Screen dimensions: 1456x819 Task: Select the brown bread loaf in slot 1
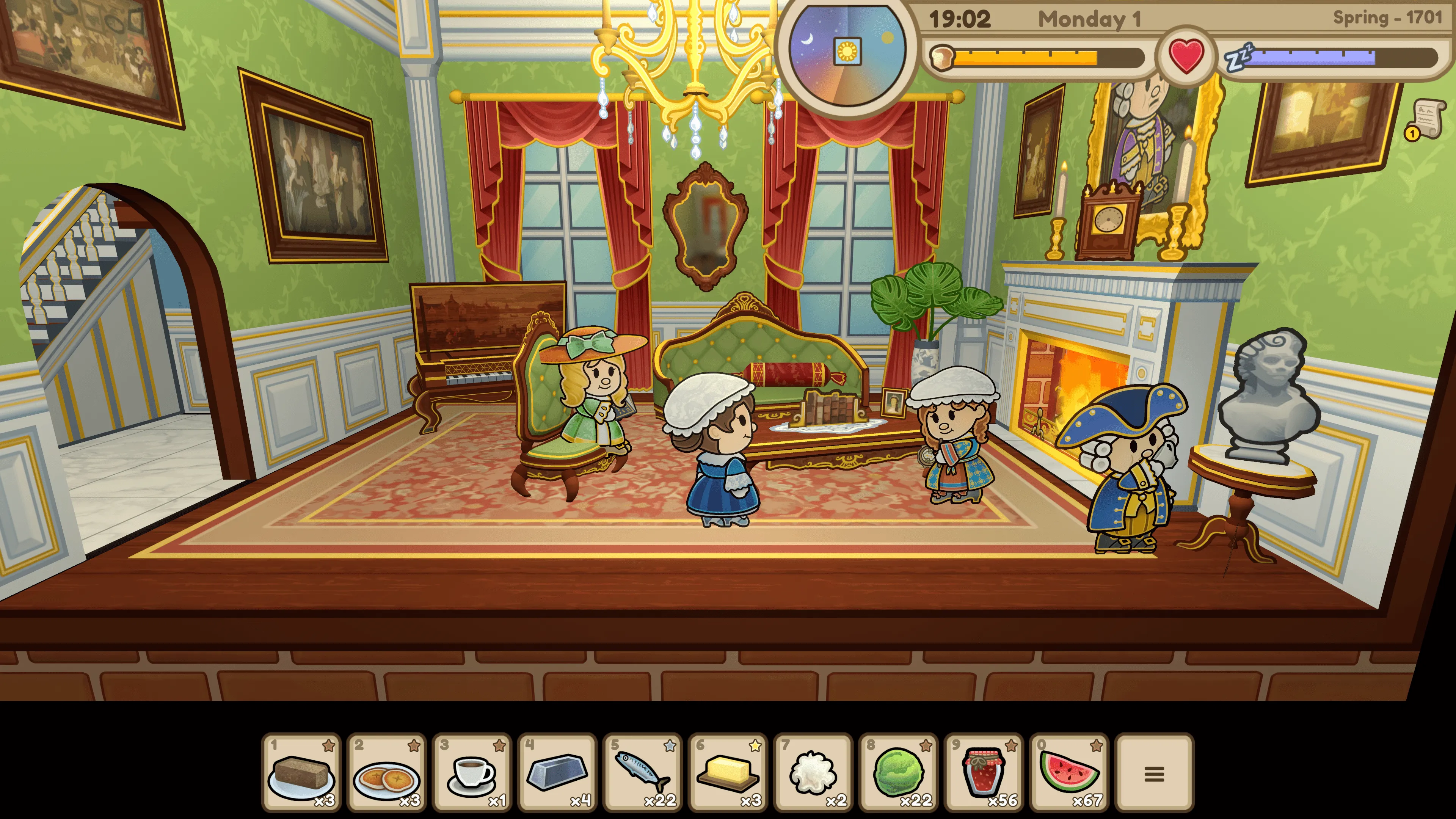click(x=301, y=772)
